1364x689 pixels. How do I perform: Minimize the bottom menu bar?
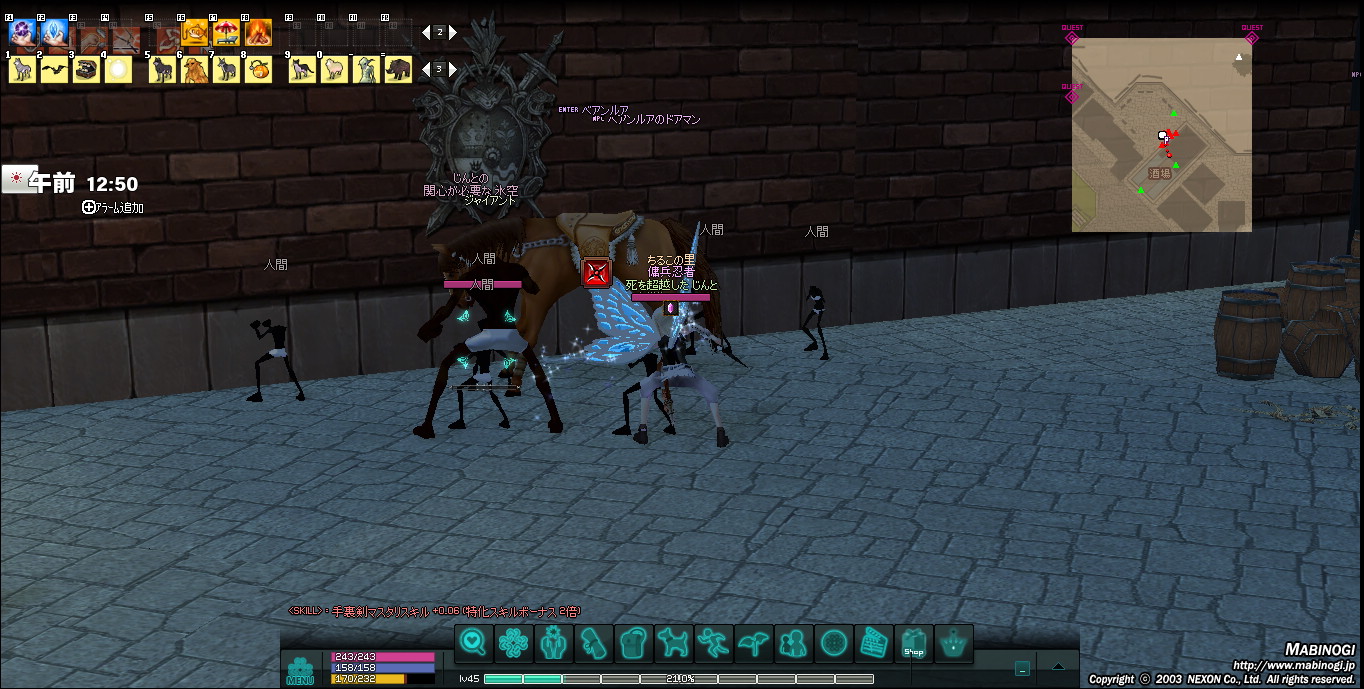pos(1022,669)
